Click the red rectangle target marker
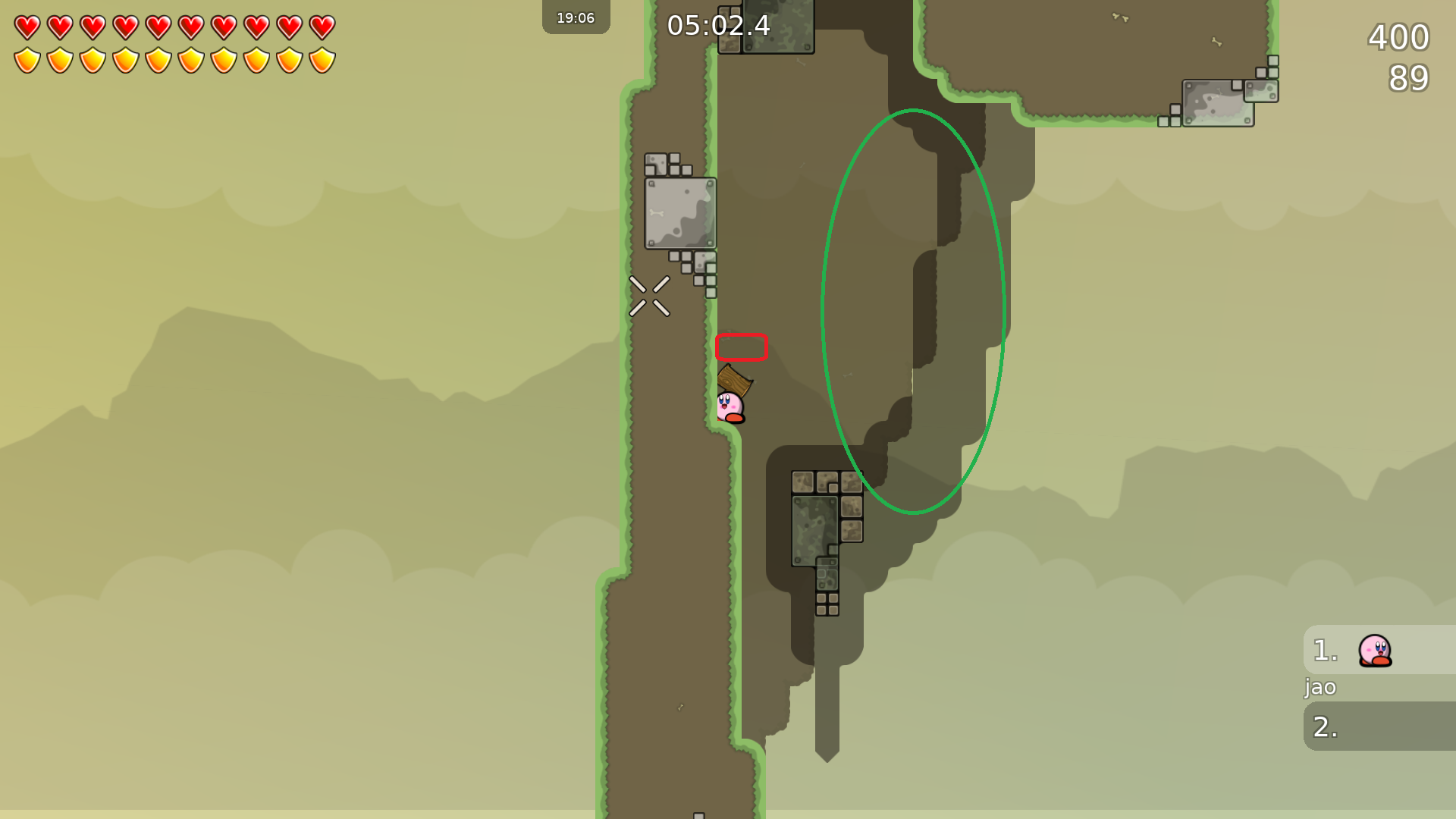 [742, 347]
